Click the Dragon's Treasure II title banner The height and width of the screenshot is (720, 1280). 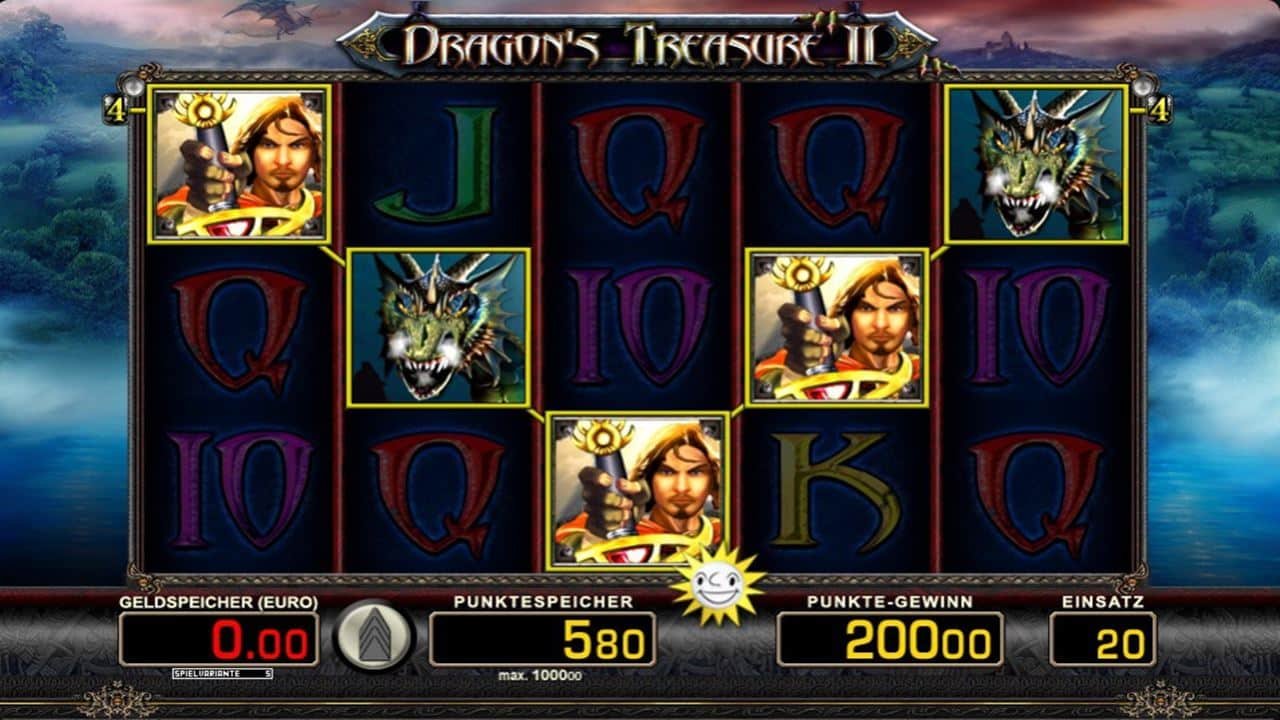pyautogui.click(x=640, y=42)
